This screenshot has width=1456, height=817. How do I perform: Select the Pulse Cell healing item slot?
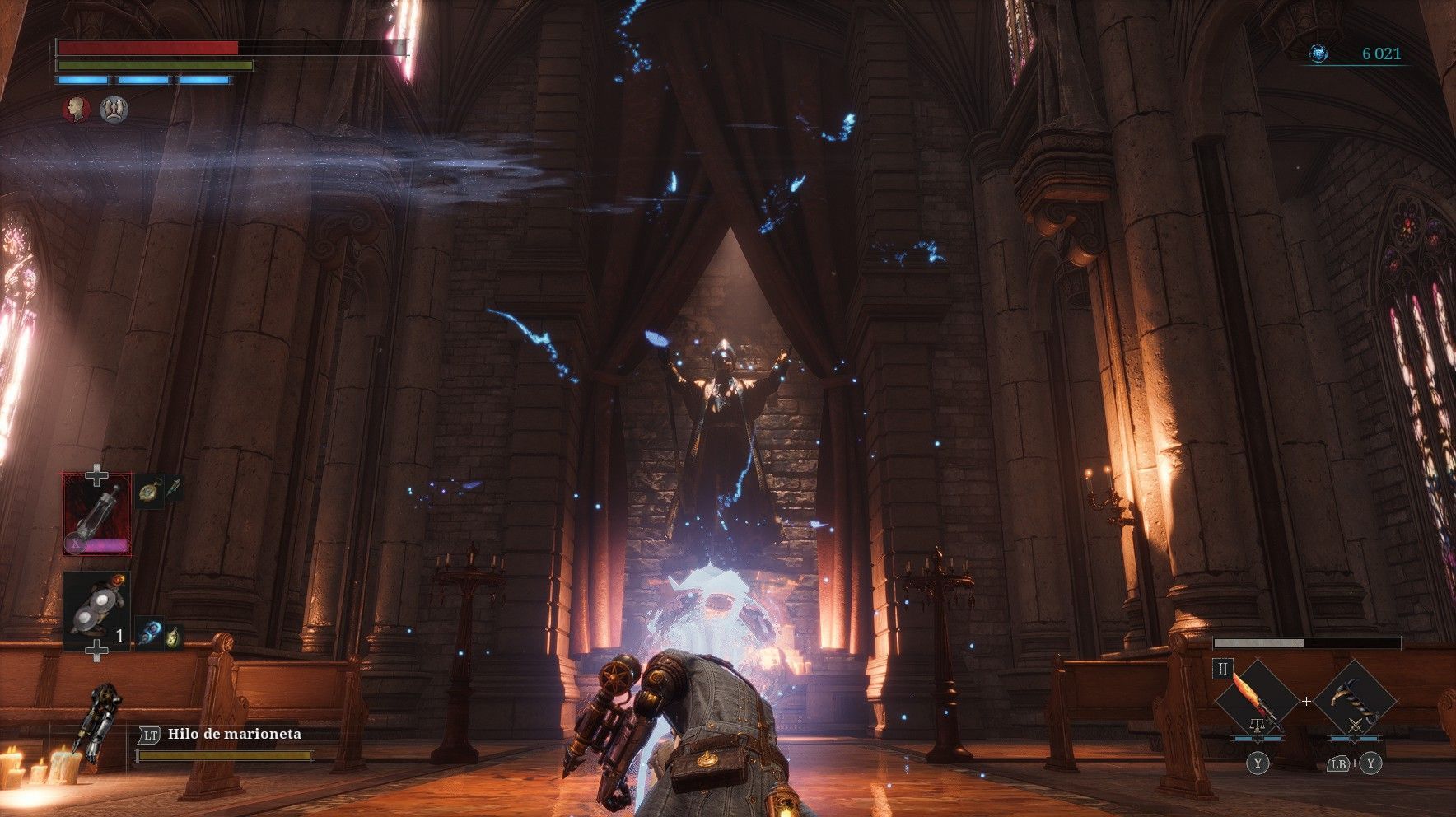[x=97, y=513]
